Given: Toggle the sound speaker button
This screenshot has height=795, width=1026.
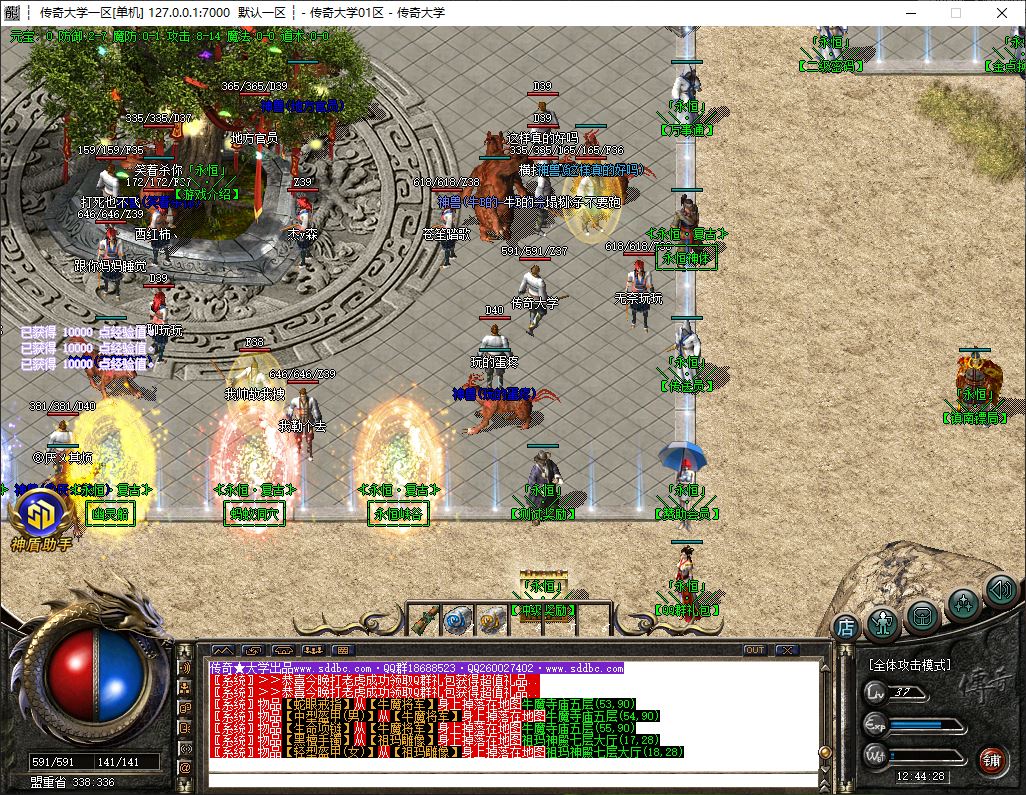Looking at the screenshot, I should pyautogui.click(x=1000, y=589).
